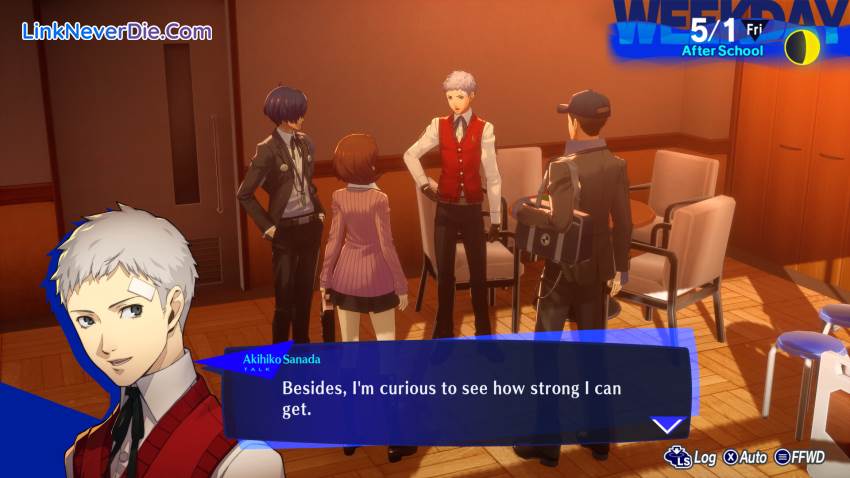The width and height of the screenshot is (850, 478).
Task: Advance dialogue with the down arrow indicator
Action: pyautogui.click(x=667, y=424)
